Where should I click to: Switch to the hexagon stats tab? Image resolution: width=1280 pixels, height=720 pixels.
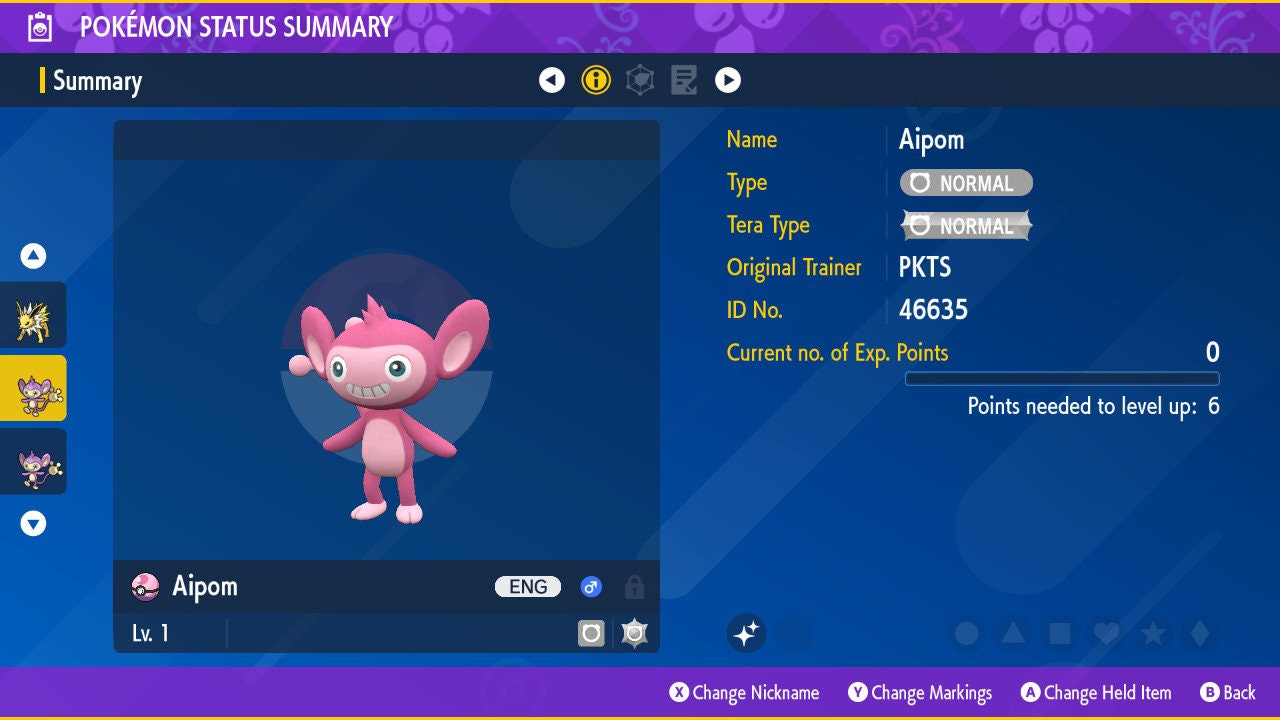(x=640, y=80)
